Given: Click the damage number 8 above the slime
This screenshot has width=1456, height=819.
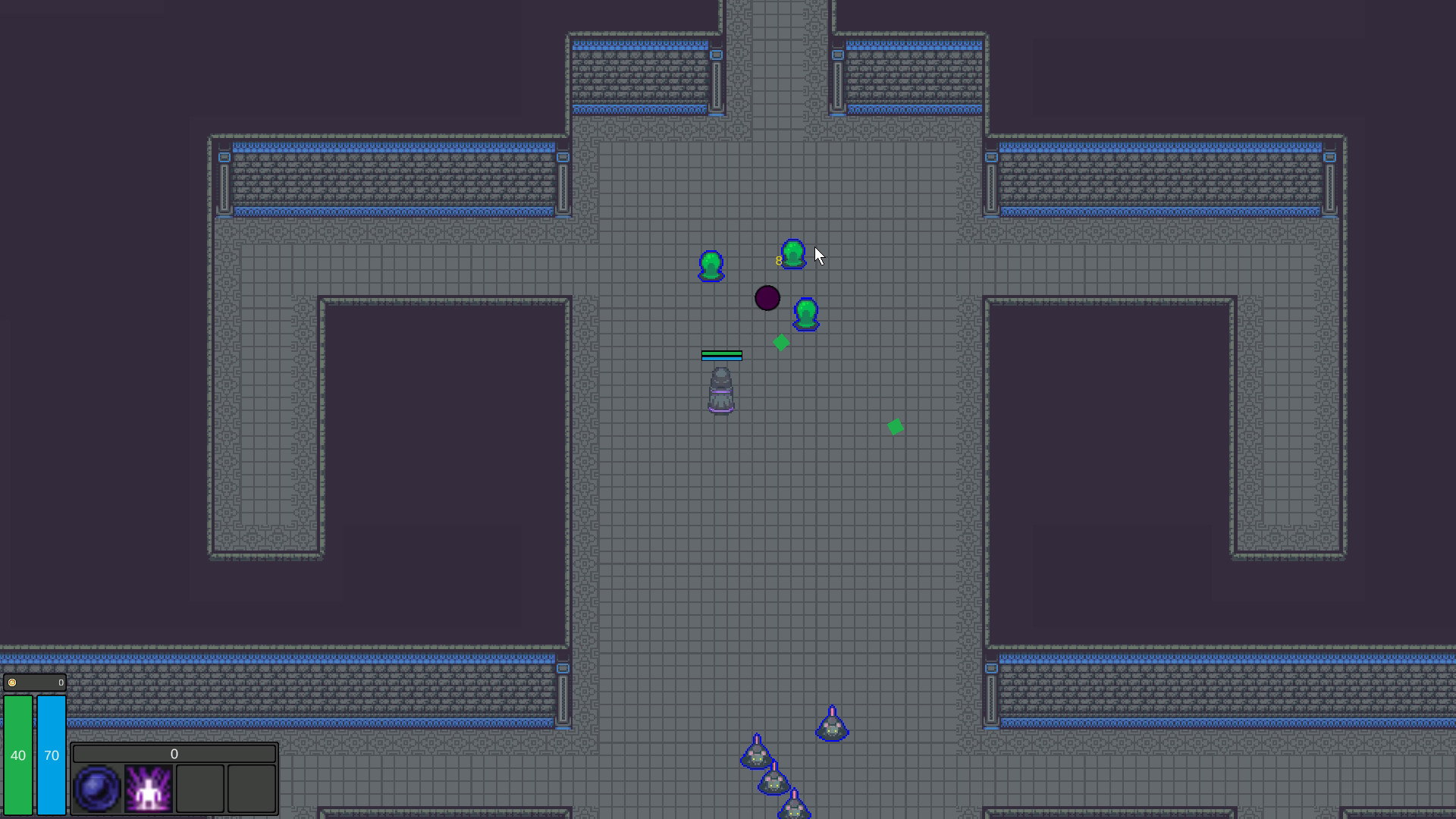Looking at the screenshot, I should (x=778, y=259).
